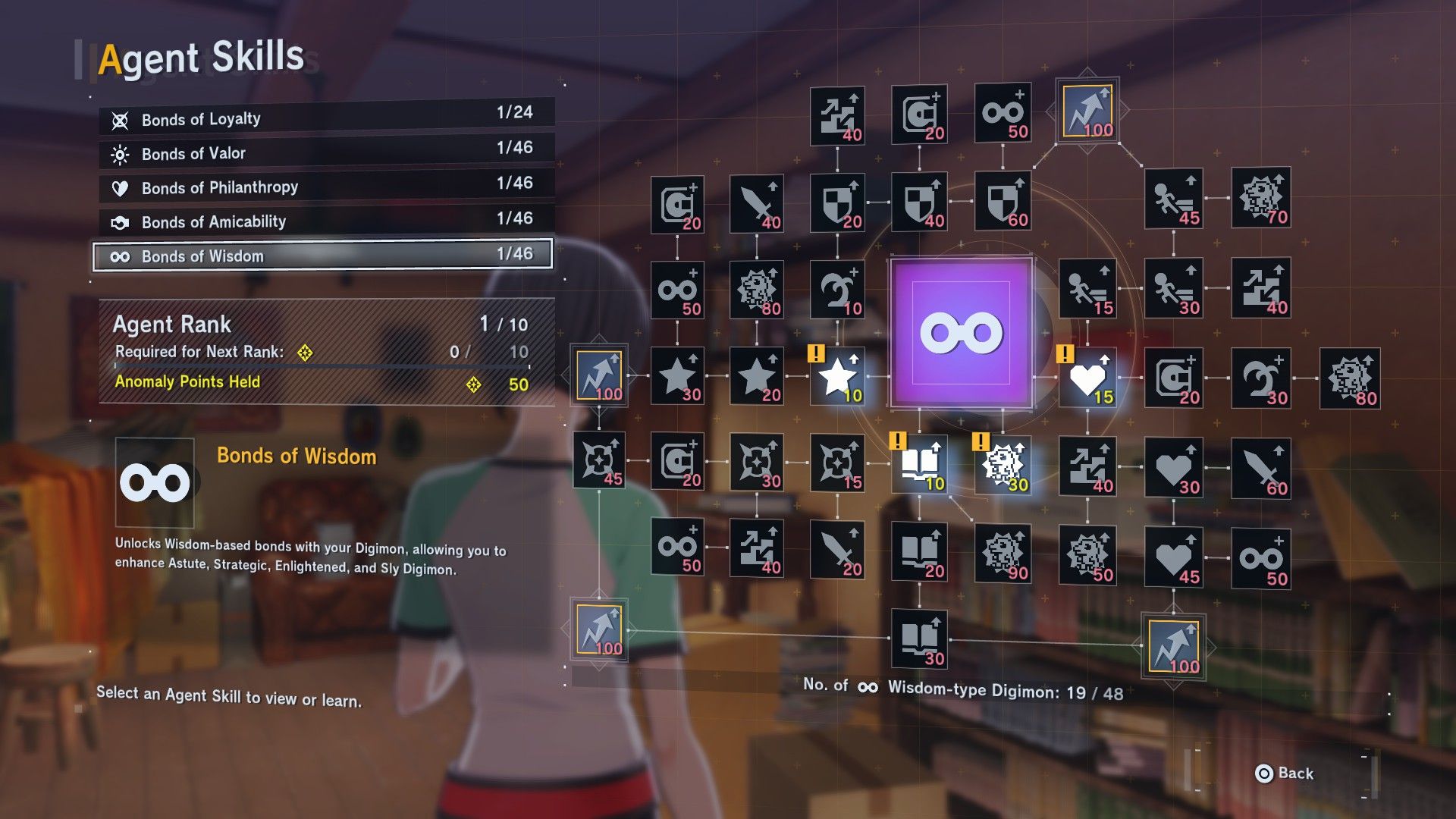
Task: Pick the glowing open book skill costing 10
Action: 919,464
